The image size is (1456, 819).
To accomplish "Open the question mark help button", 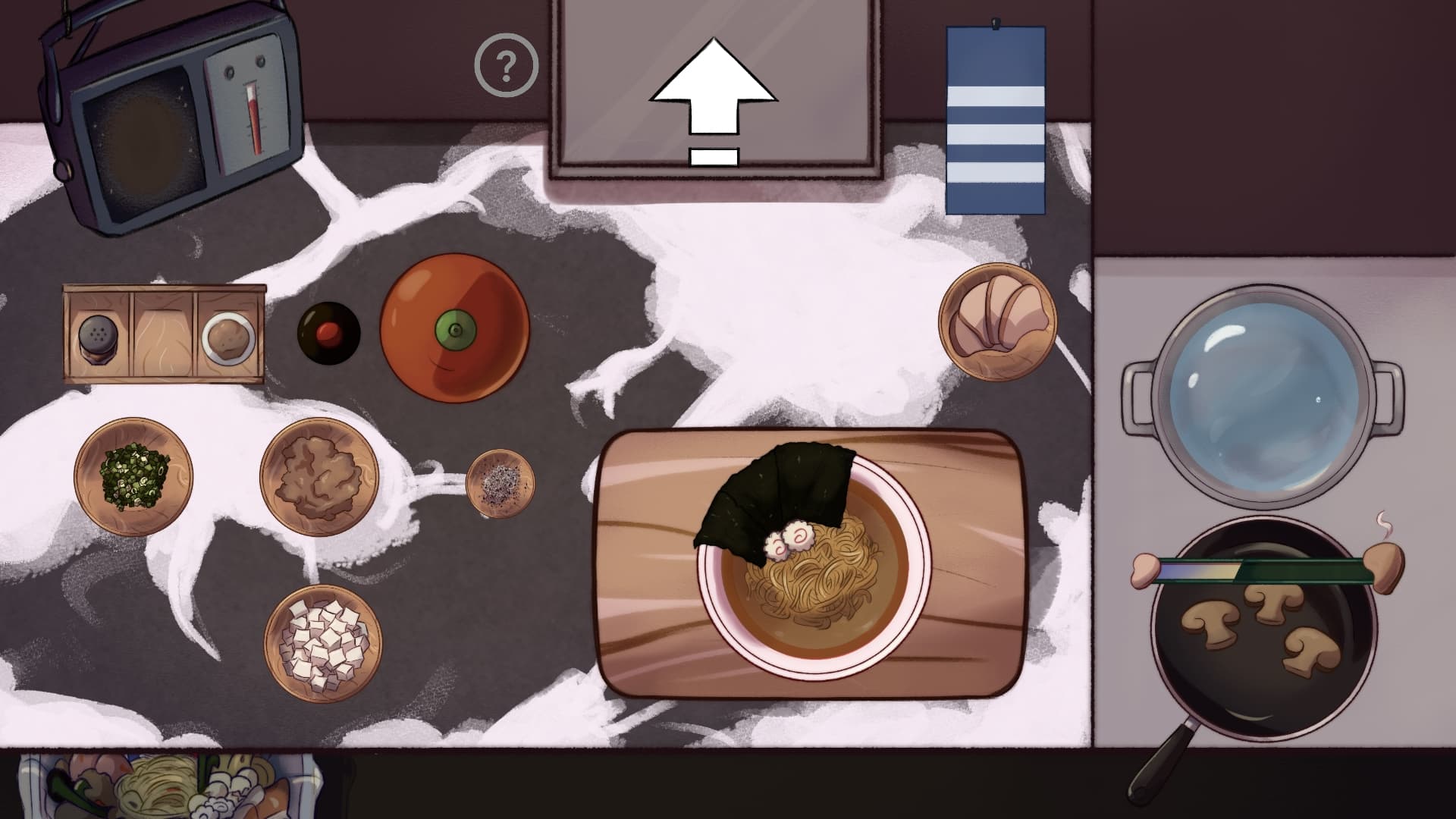I will [x=506, y=67].
